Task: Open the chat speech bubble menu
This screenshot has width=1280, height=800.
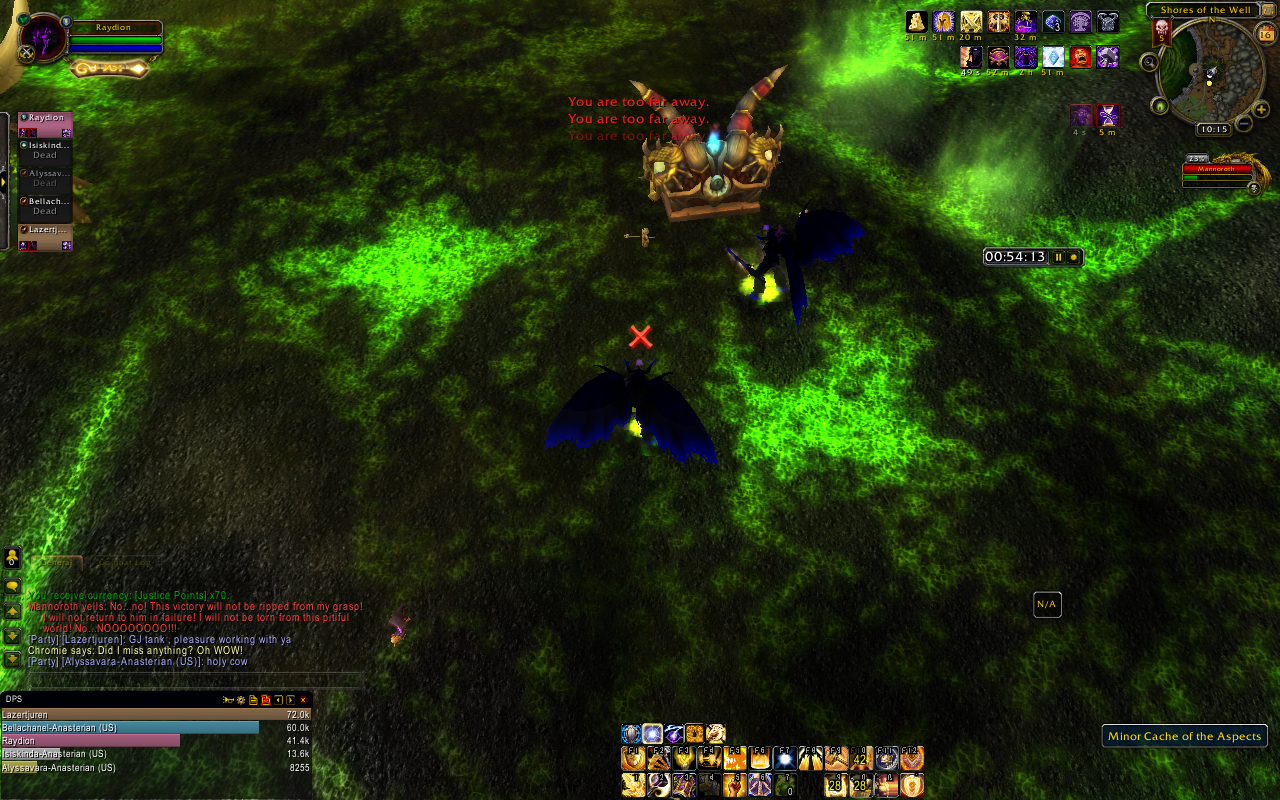Action: (x=12, y=585)
